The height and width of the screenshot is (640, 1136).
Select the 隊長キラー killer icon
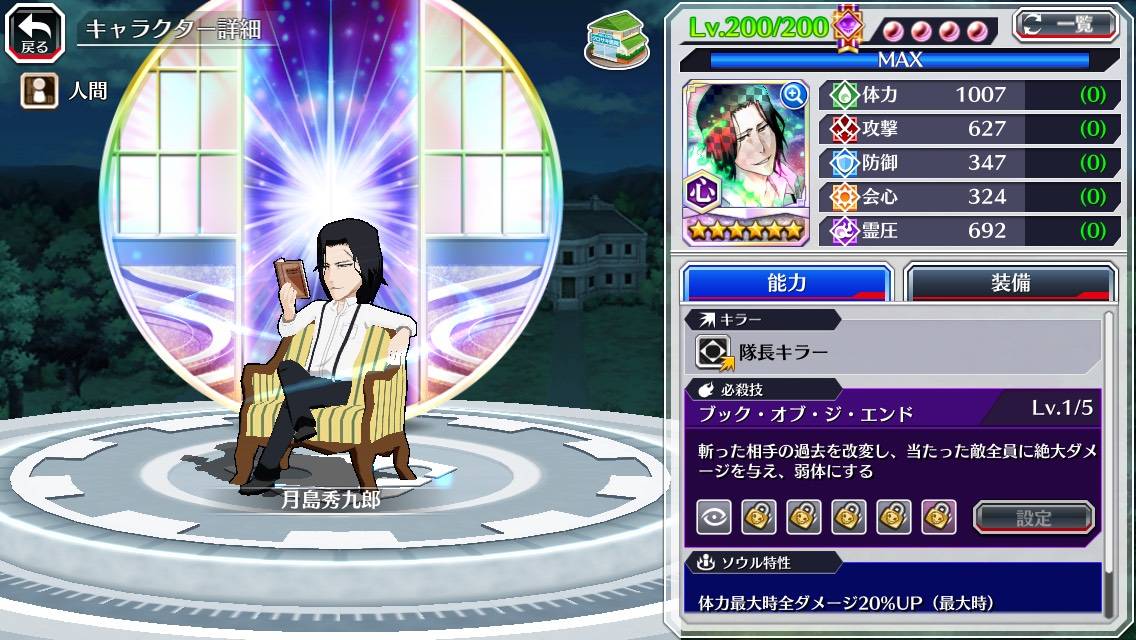click(715, 352)
